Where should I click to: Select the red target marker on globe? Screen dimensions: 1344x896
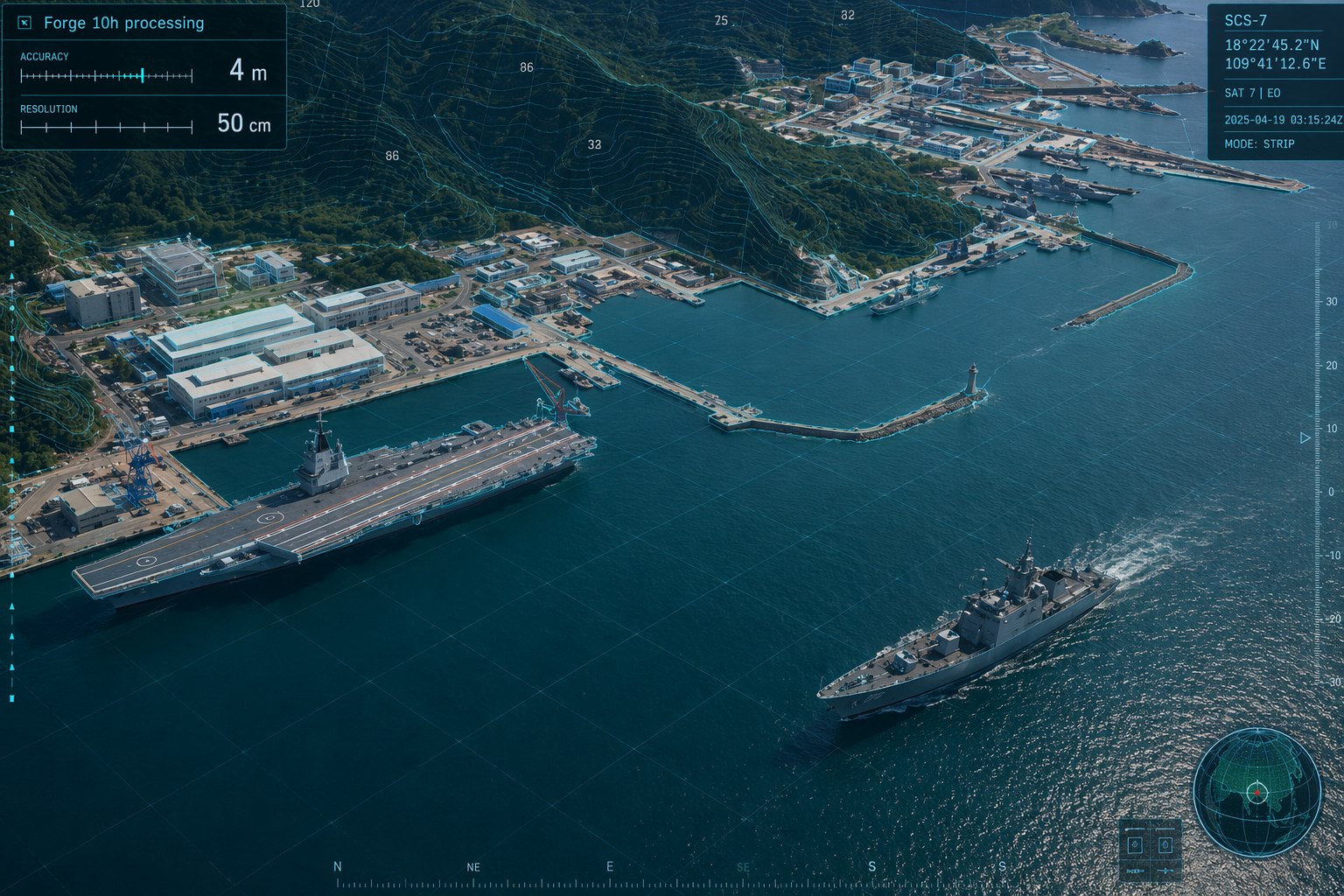coord(1257,793)
